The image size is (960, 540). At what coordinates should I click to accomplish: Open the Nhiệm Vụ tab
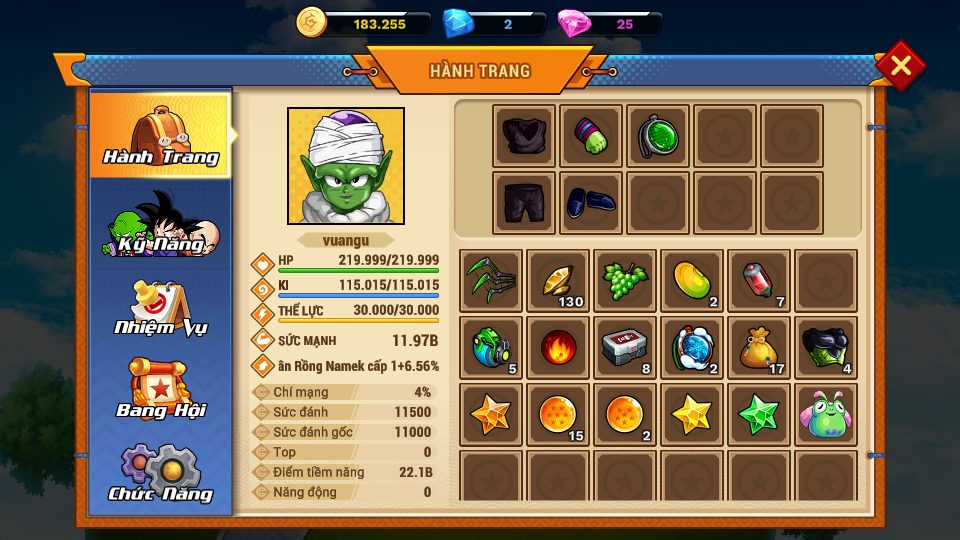(x=161, y=308)
